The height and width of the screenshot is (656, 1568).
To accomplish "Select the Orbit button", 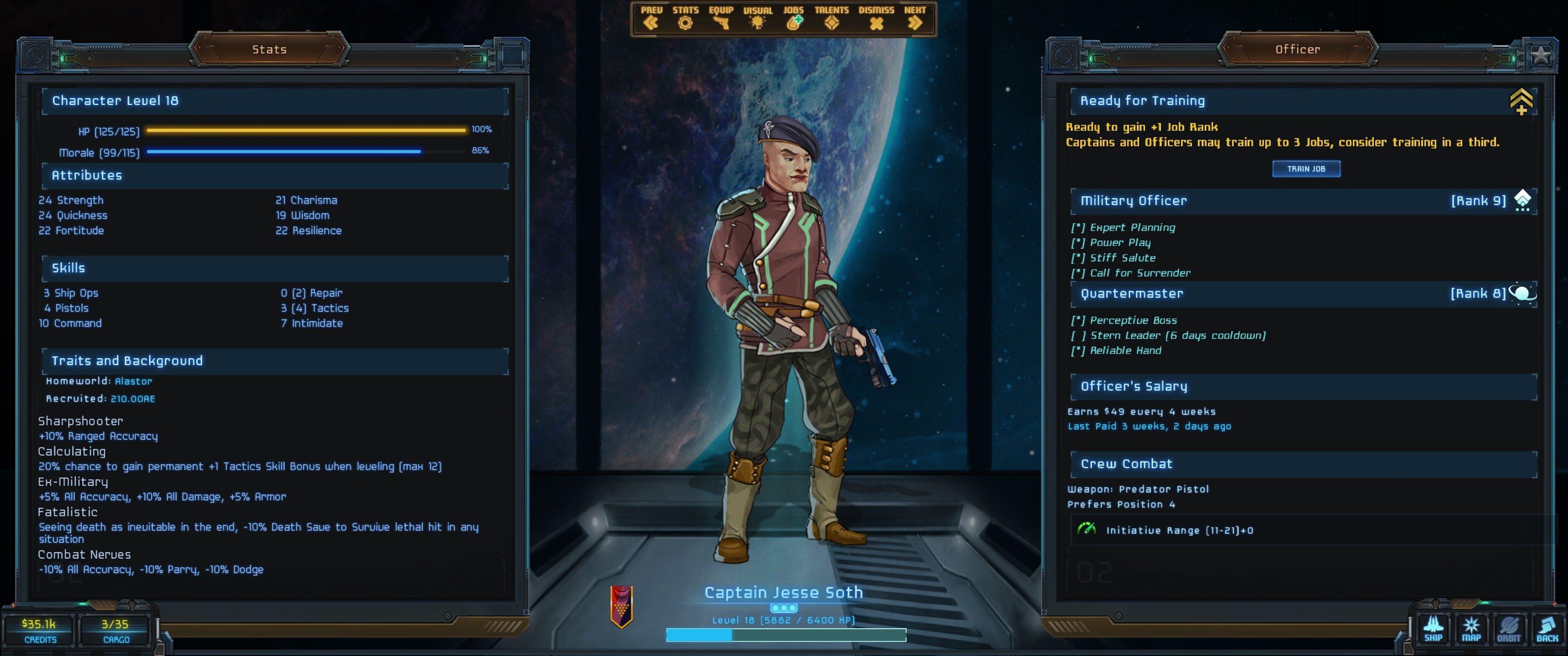I will tap(1508, 629).
